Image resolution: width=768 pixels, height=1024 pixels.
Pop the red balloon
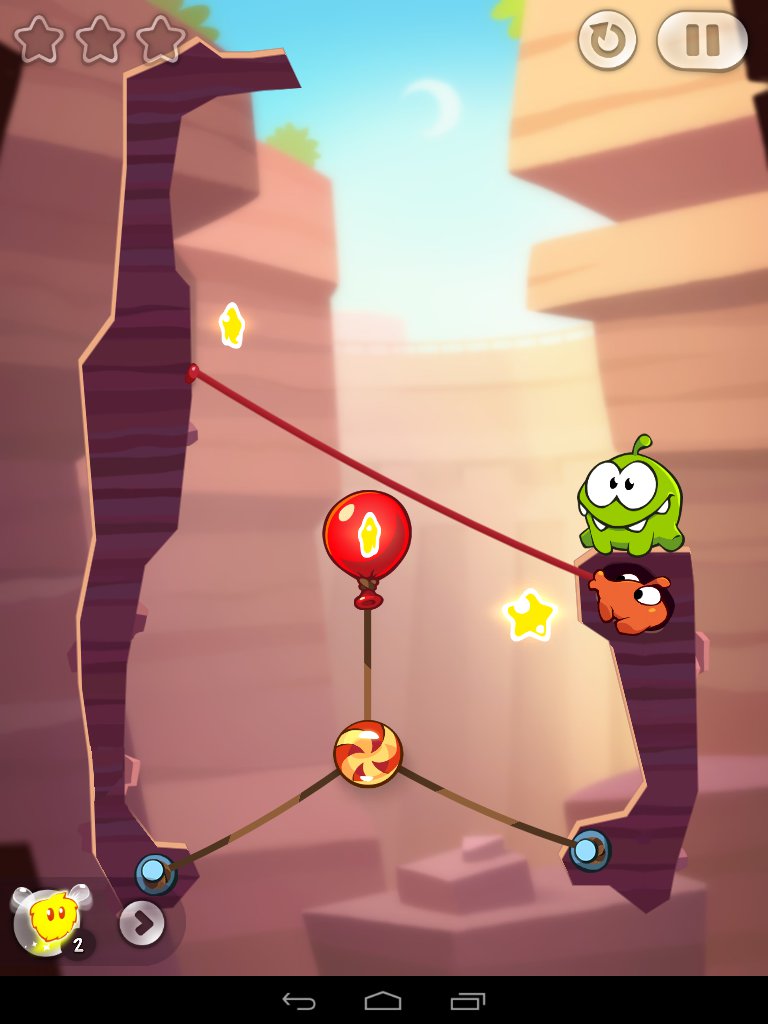[x=367, y=535]
